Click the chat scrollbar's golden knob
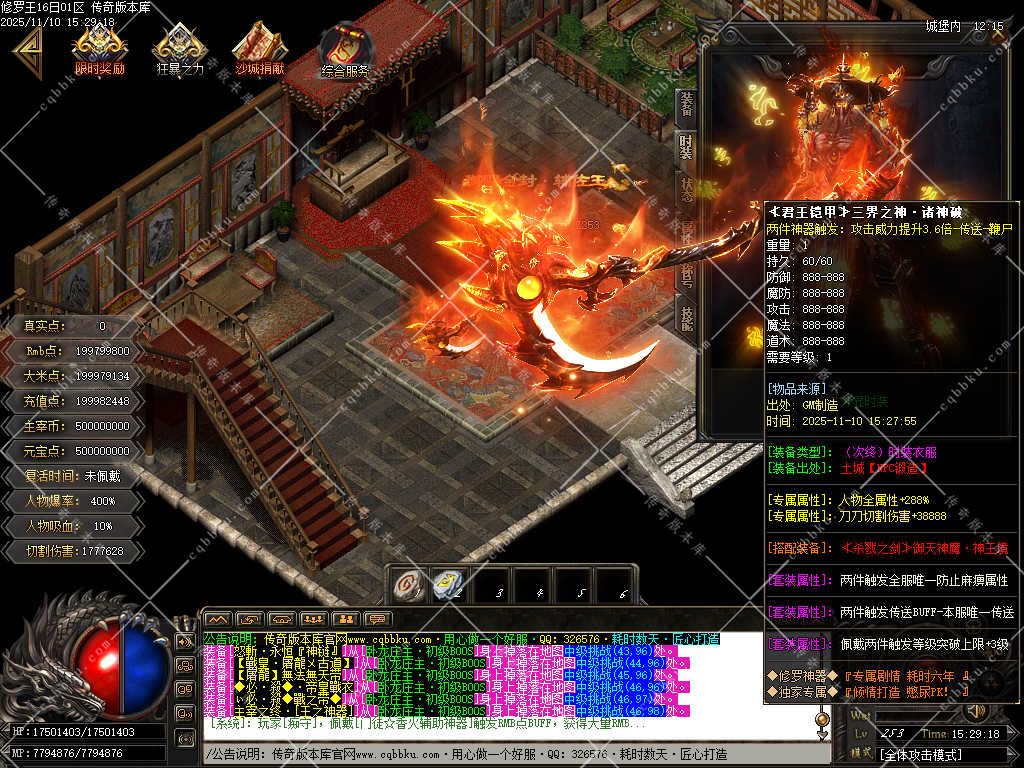 coord(824,718)
